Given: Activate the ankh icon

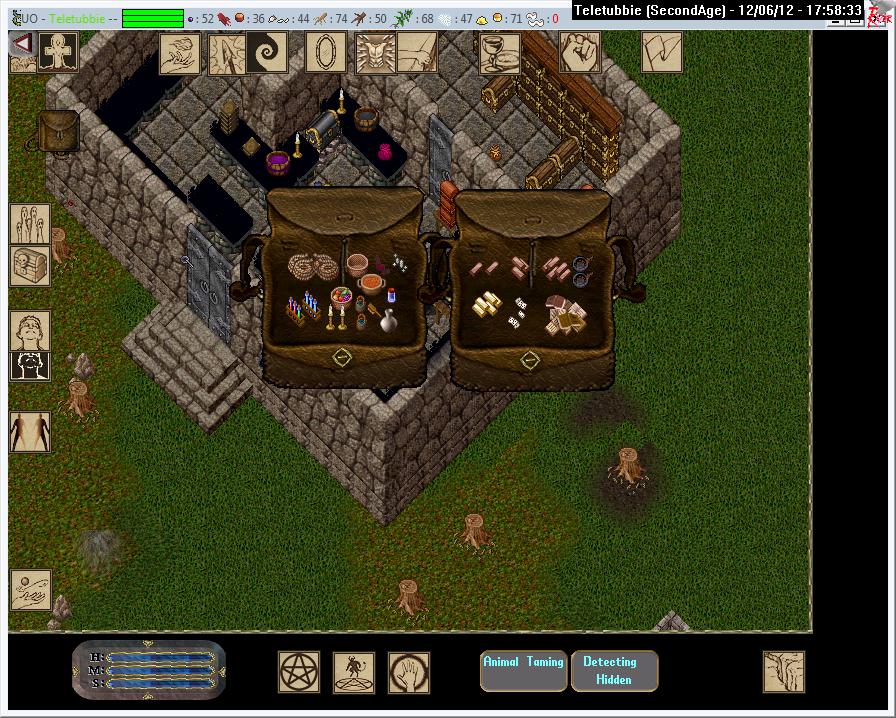Looking at the screenshot, I should click(56, 51).
